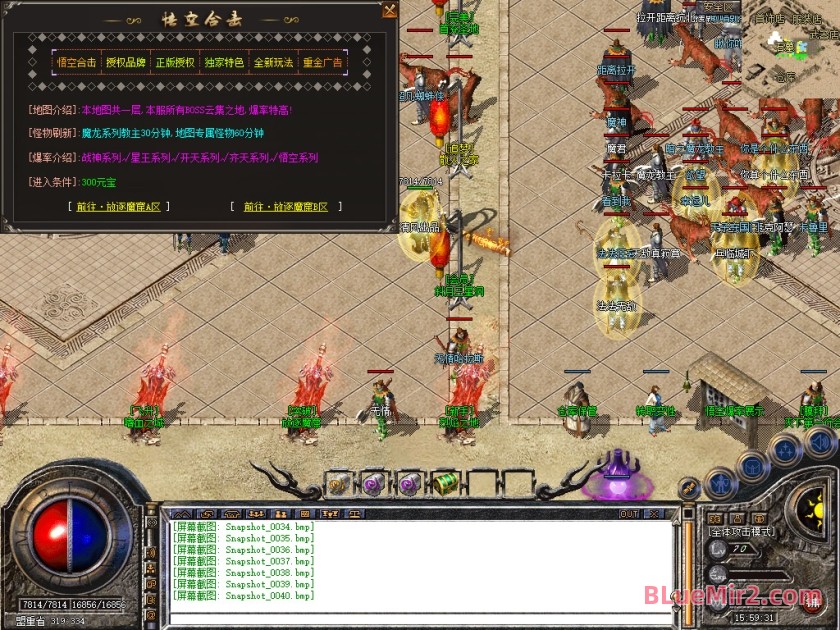View the 重金广告 tab
Image resolution: width=840 pixels, height=630 pixels.
point(322,62)
